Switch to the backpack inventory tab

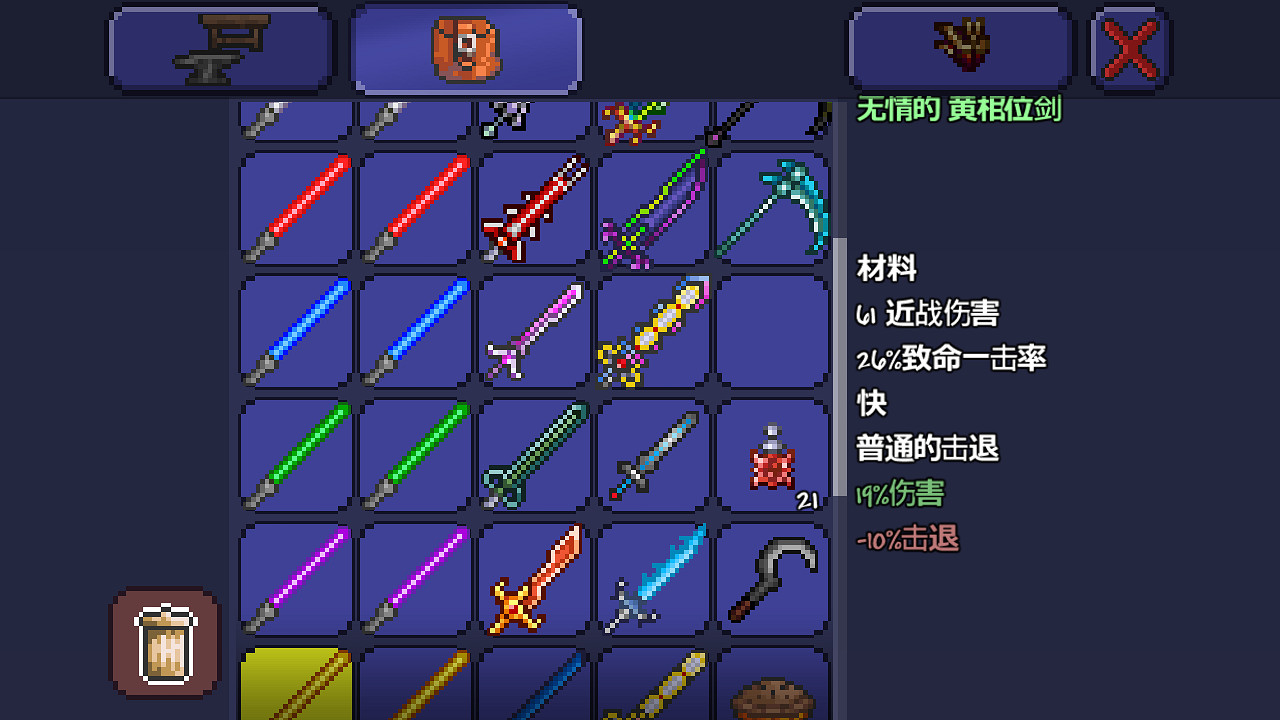[465, 46]
